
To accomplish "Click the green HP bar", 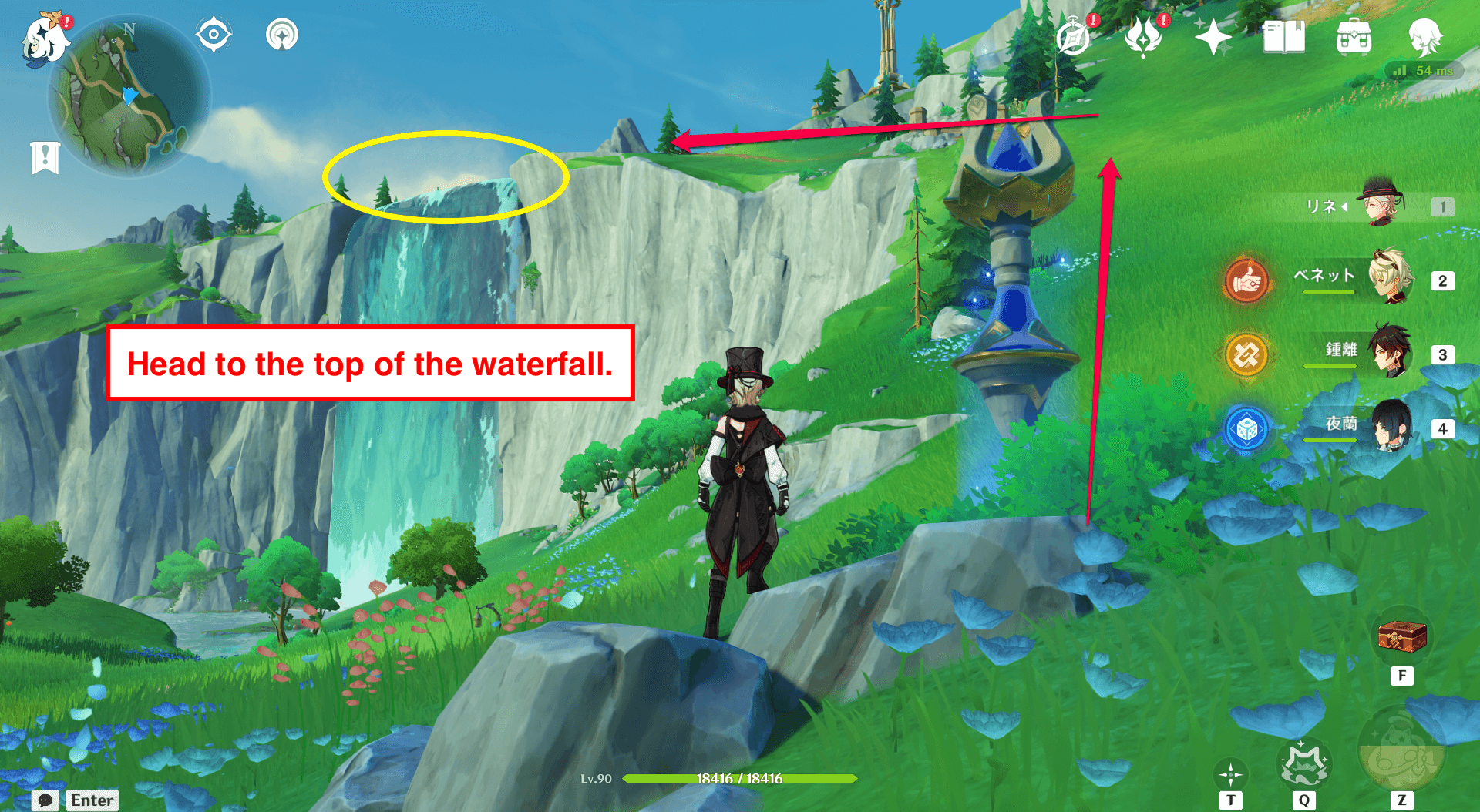I will [x=738, y=779].
